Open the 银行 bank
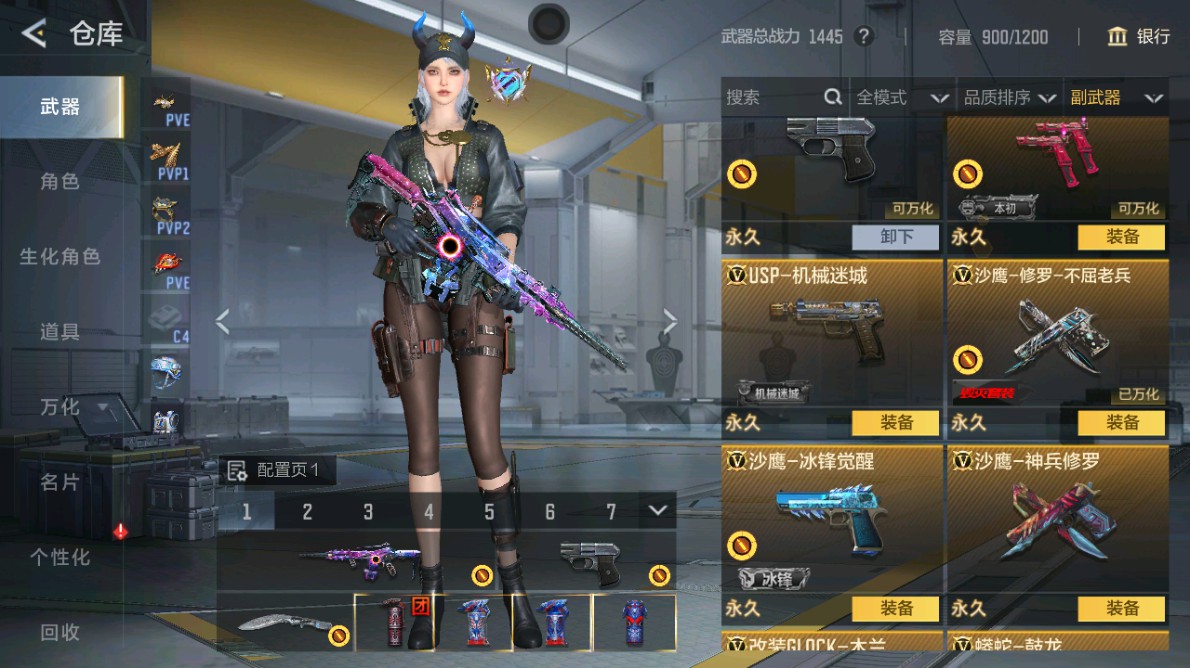Image resolution: width=1190 pixels, height=668 pixels. point(1139,37)
